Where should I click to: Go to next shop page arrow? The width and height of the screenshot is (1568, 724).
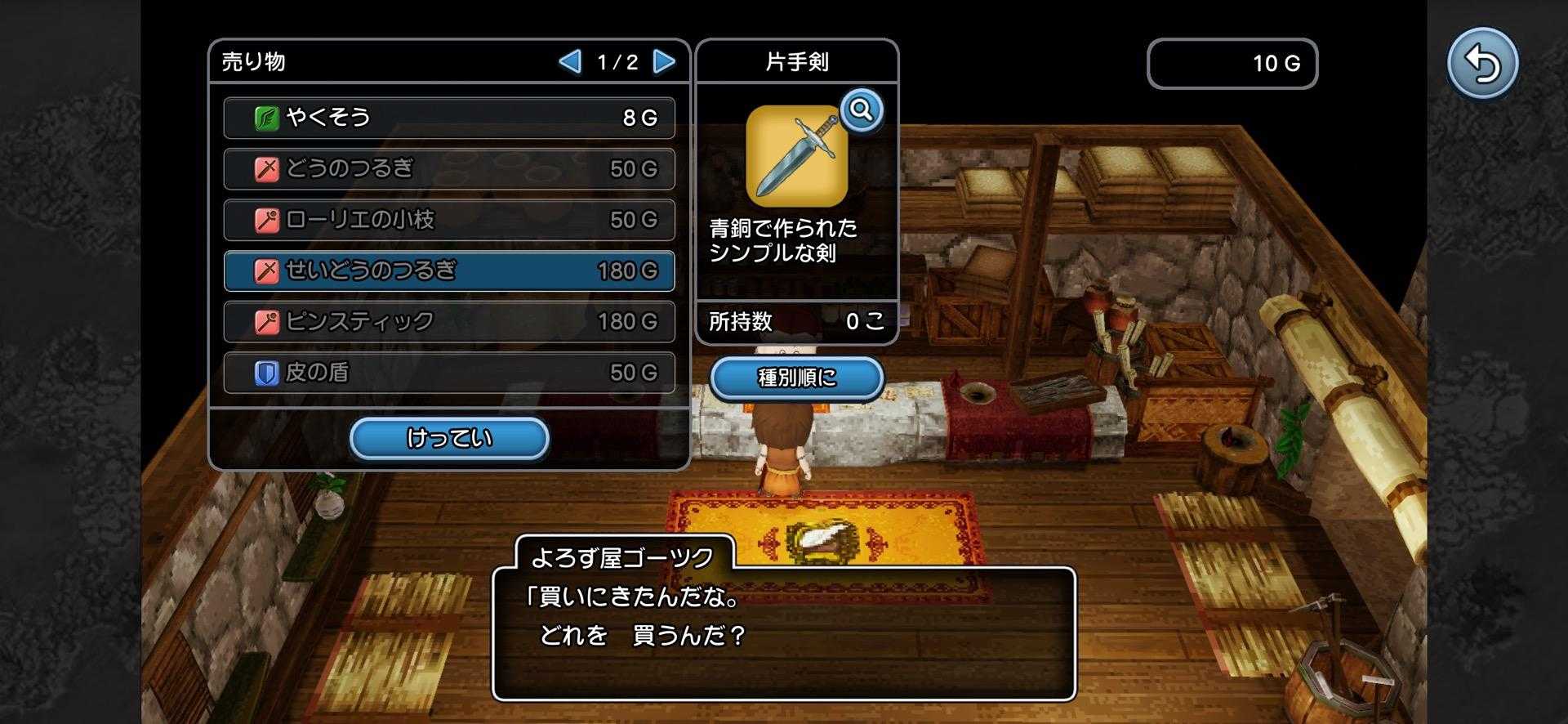click(x=665, y=61)
